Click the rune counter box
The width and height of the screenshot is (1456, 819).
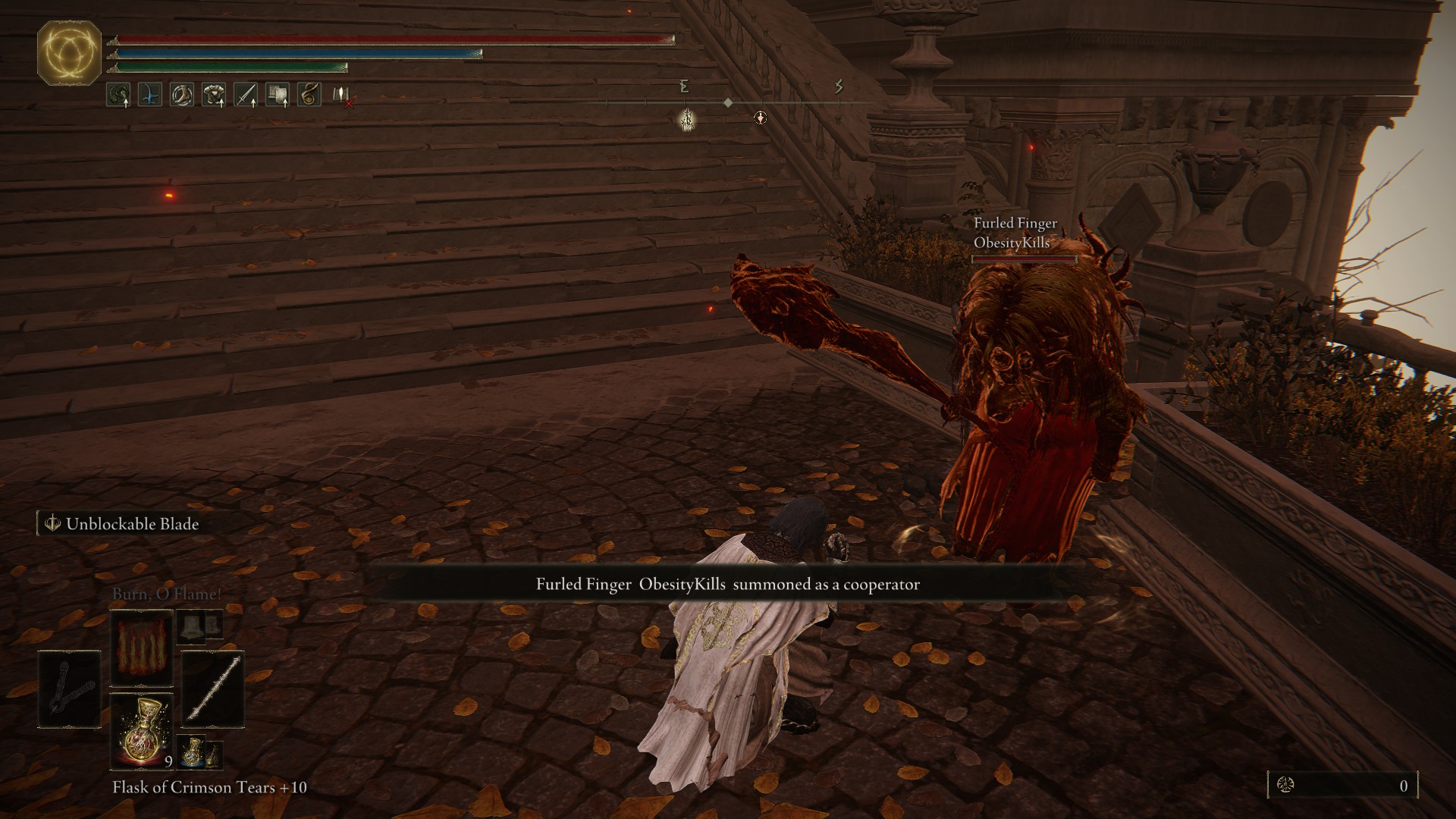pyautogui.click(x=1342, y=785)
